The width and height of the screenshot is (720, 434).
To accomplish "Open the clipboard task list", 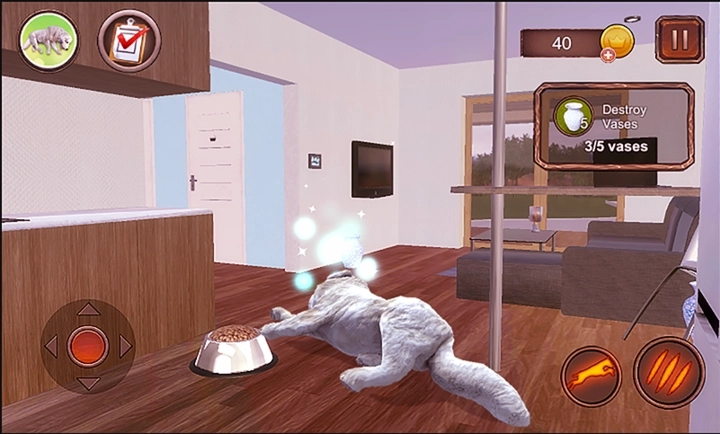I will pos(129,41).
